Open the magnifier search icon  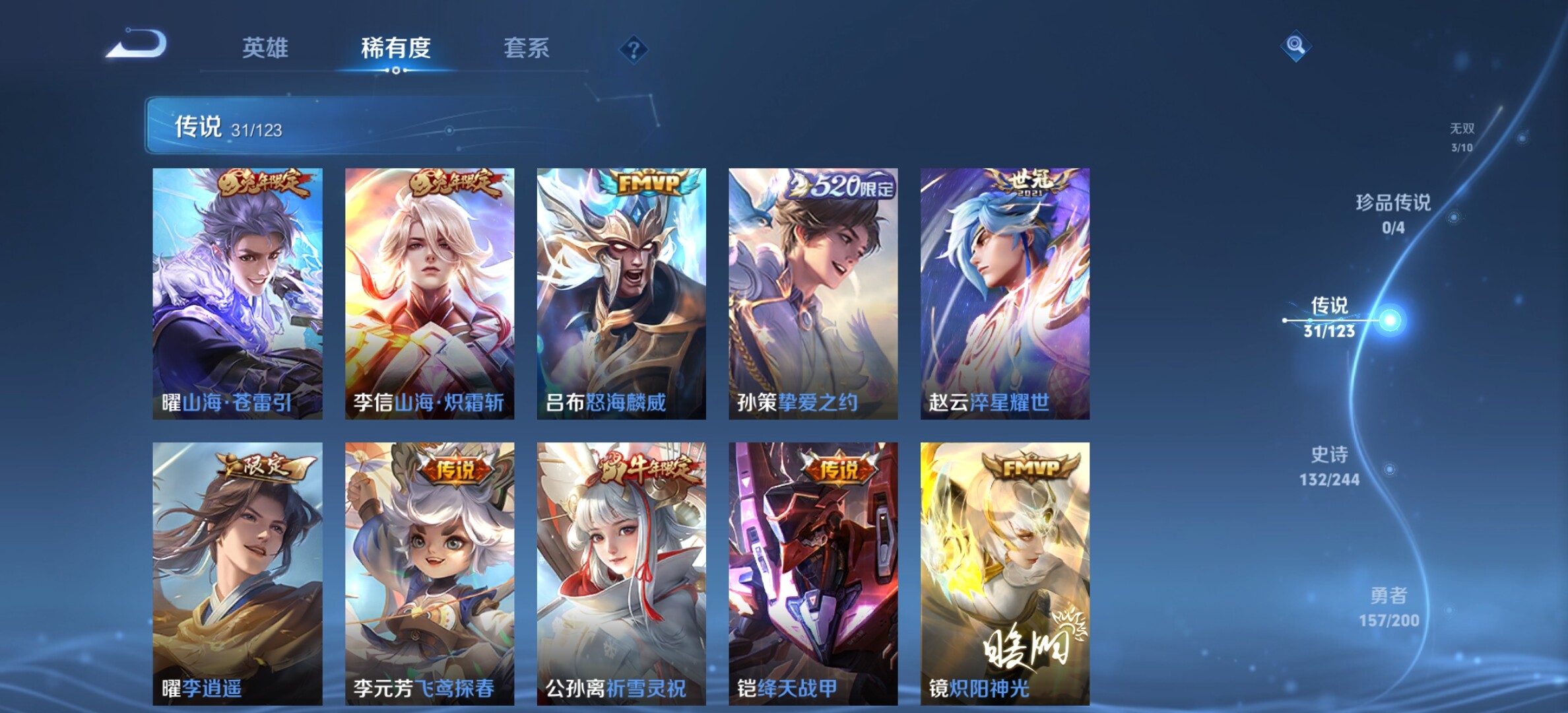1295,46
